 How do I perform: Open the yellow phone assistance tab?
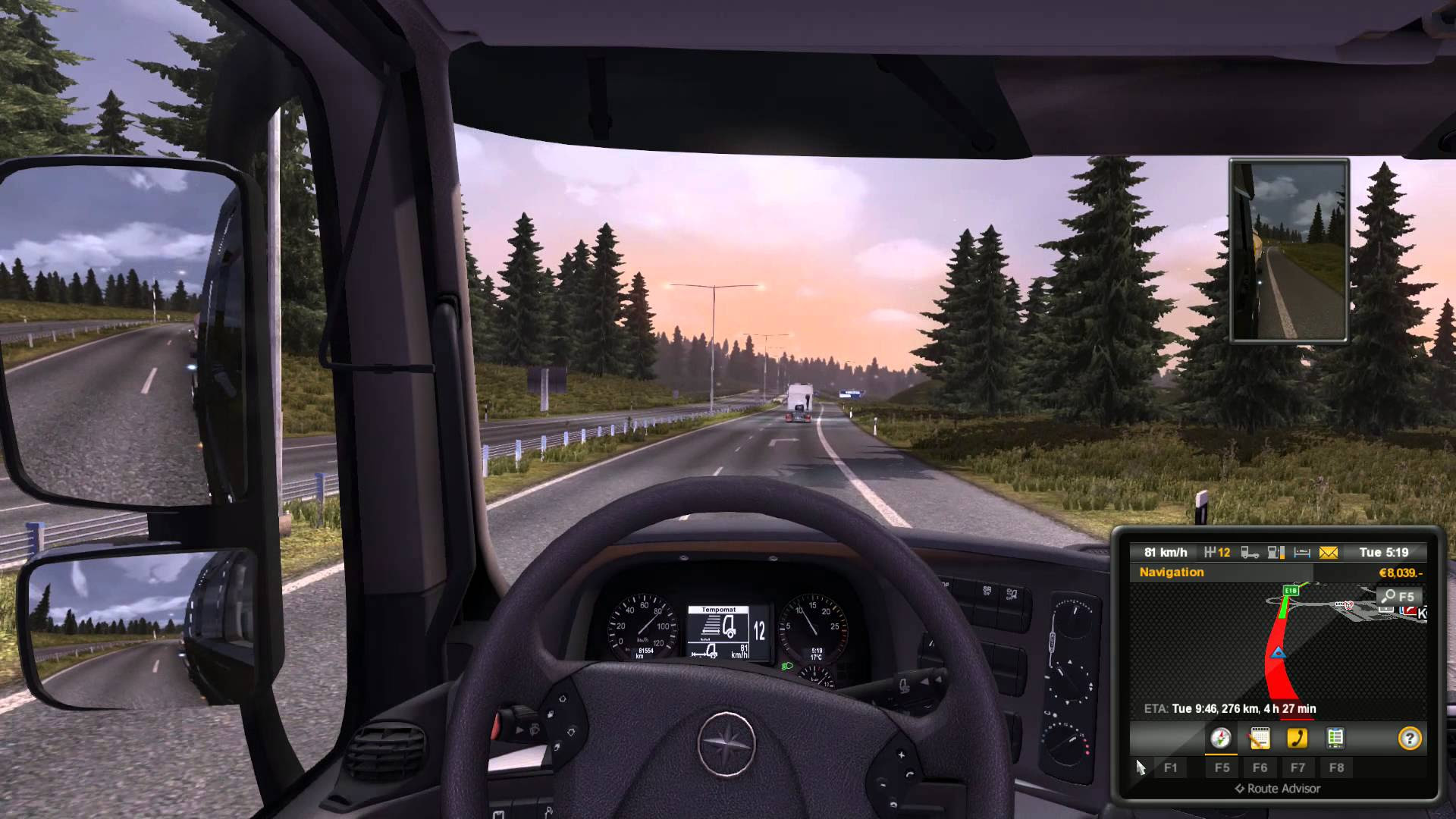click(x=1298, y=738)
